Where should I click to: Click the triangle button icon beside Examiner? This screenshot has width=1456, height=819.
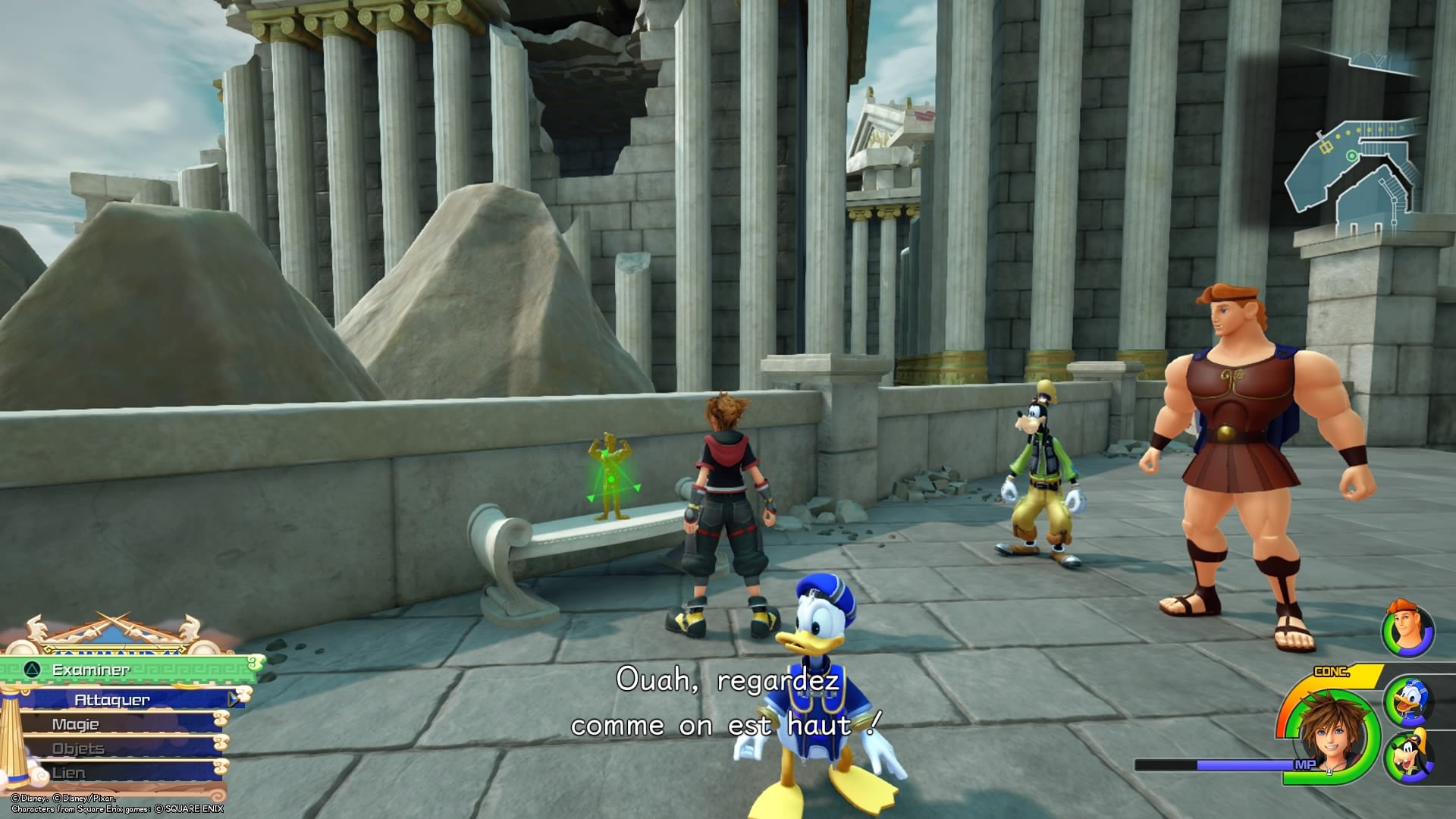click(x=33, y=670)
